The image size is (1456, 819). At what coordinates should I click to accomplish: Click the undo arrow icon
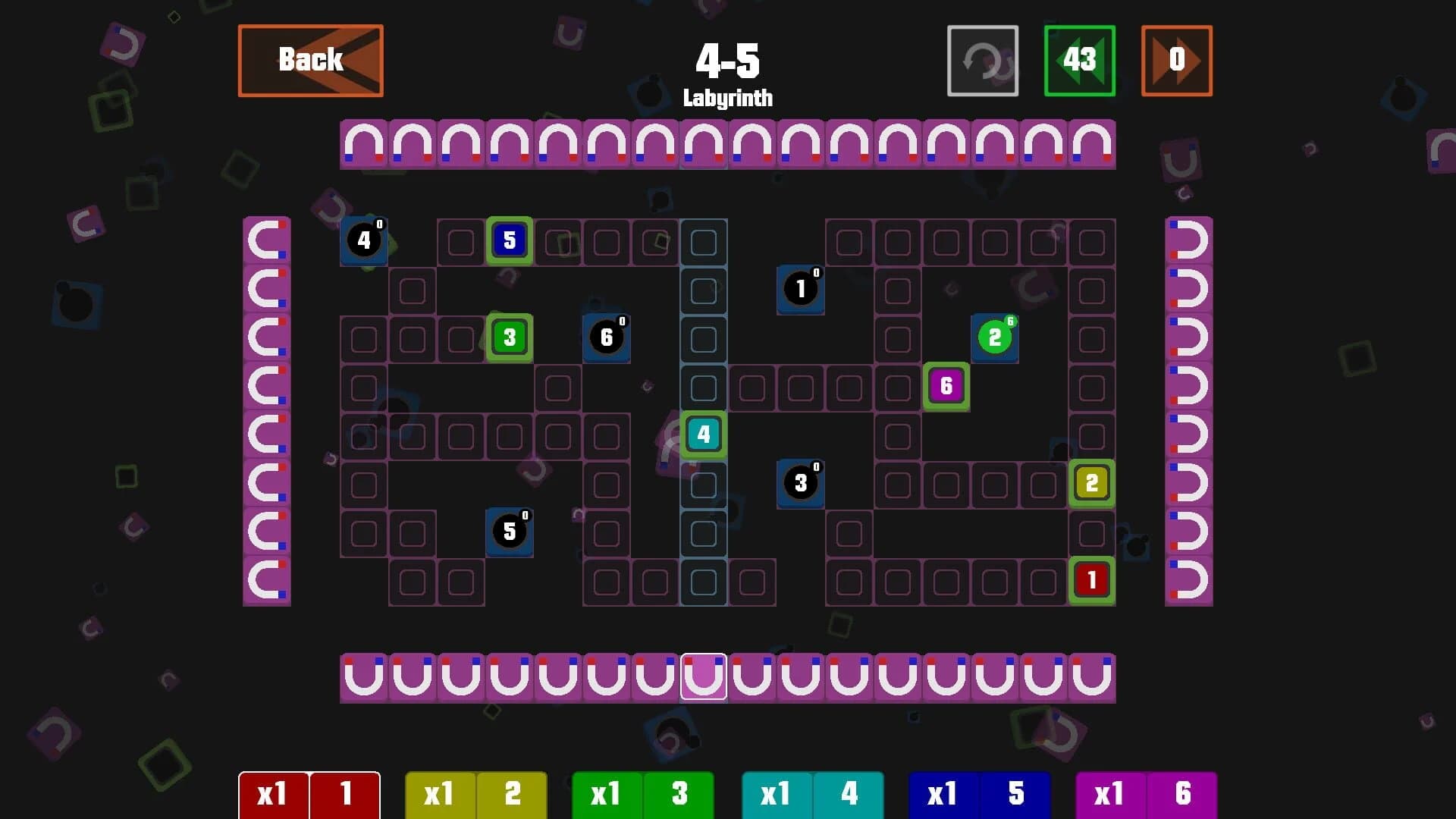pyautogui.click(x=981, y=61)
